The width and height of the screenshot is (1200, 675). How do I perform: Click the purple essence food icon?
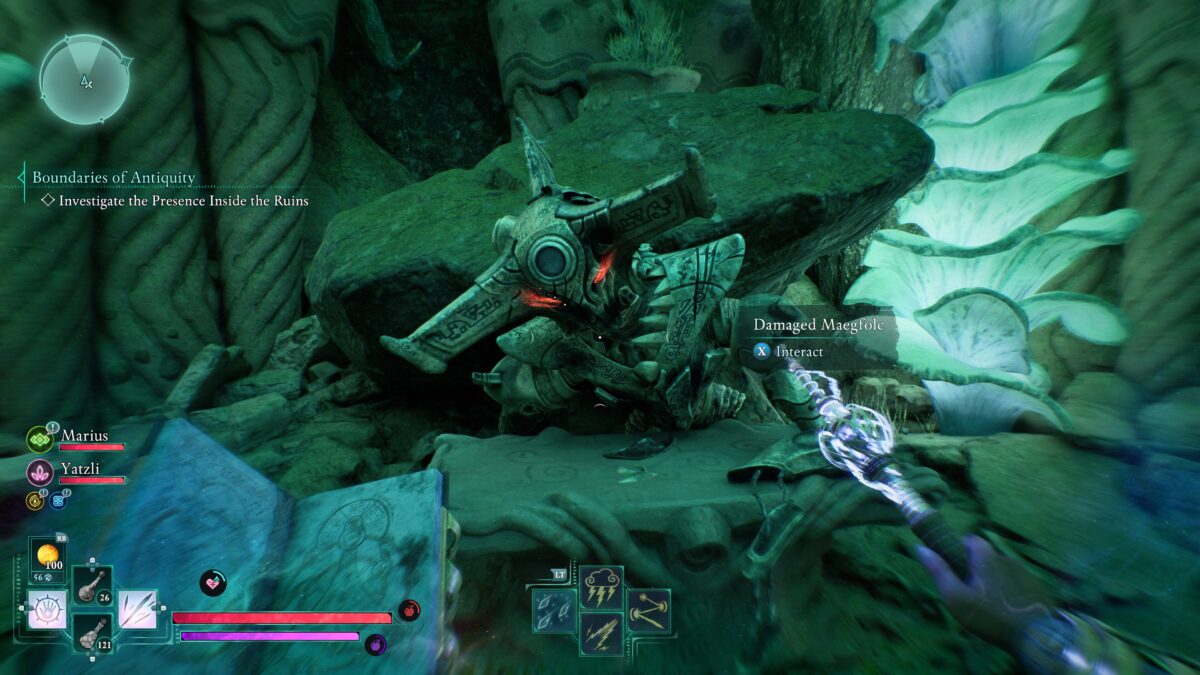tap(376, 644)
